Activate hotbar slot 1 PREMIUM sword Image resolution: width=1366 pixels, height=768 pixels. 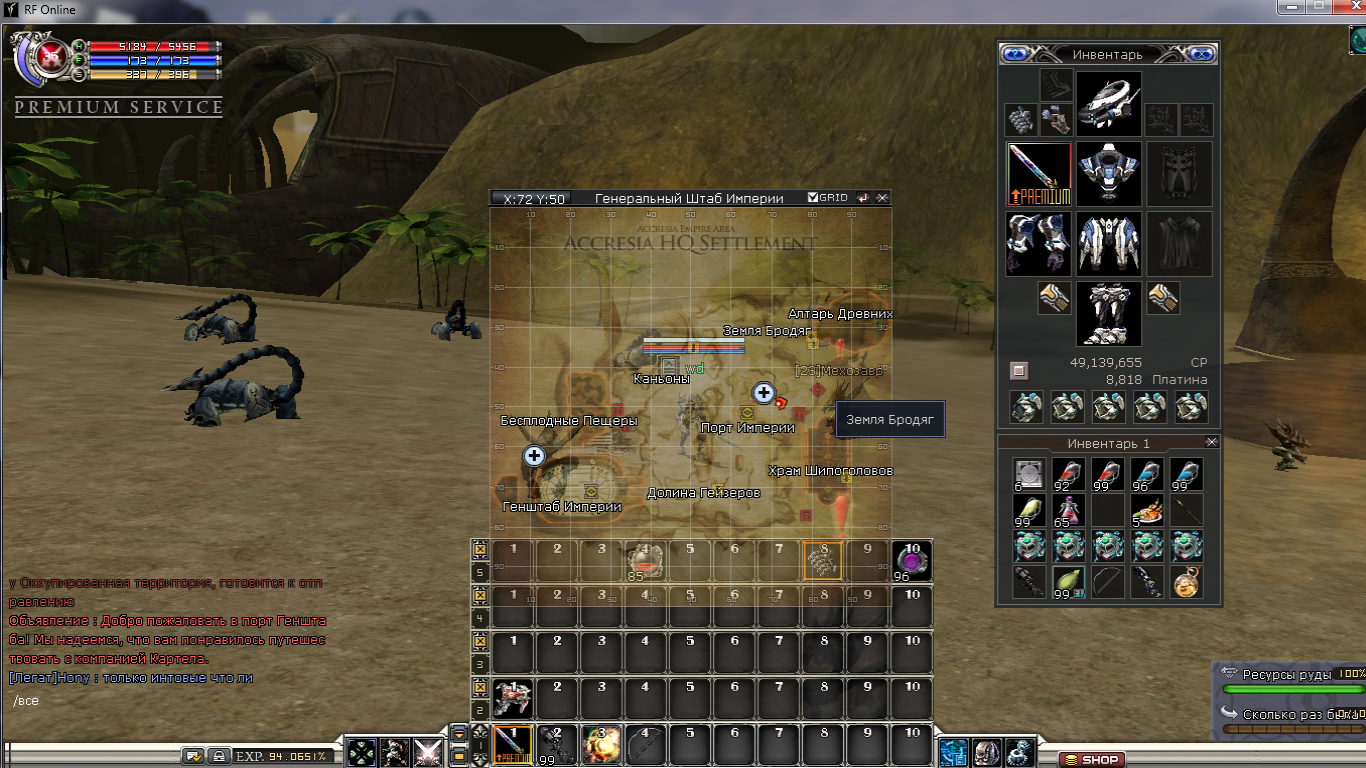tap(513, 745)
